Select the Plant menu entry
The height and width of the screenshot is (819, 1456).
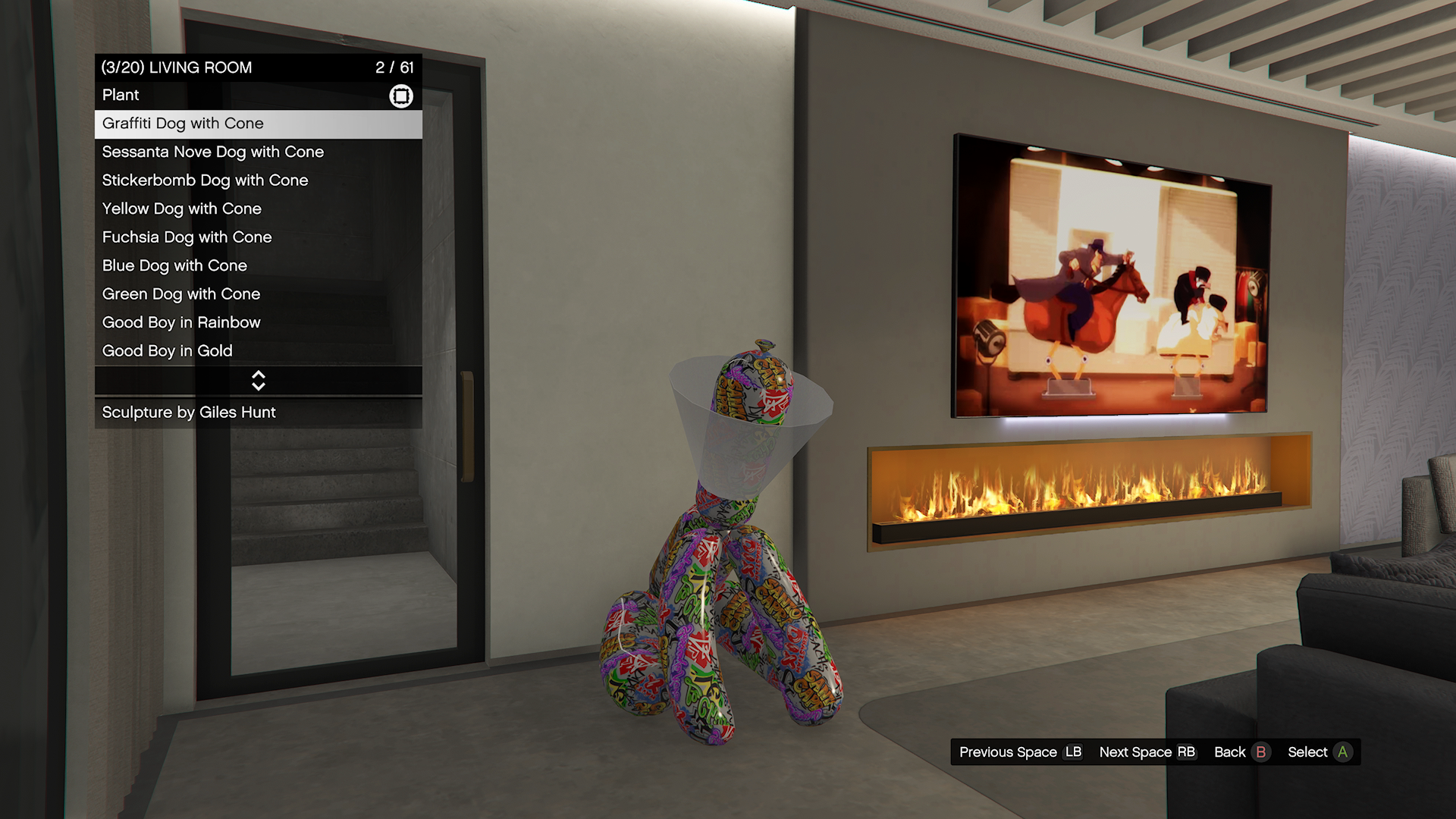coord(258,96)
